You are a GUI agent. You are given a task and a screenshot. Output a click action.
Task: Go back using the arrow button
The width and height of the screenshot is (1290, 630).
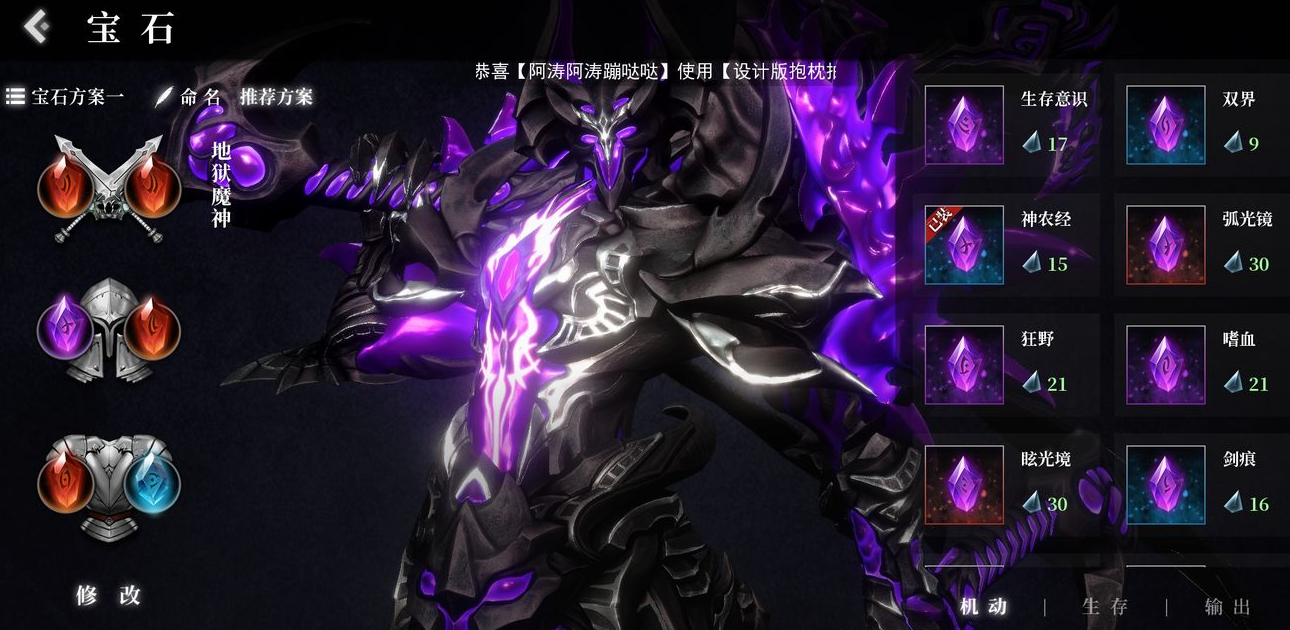tap(36, 27)
